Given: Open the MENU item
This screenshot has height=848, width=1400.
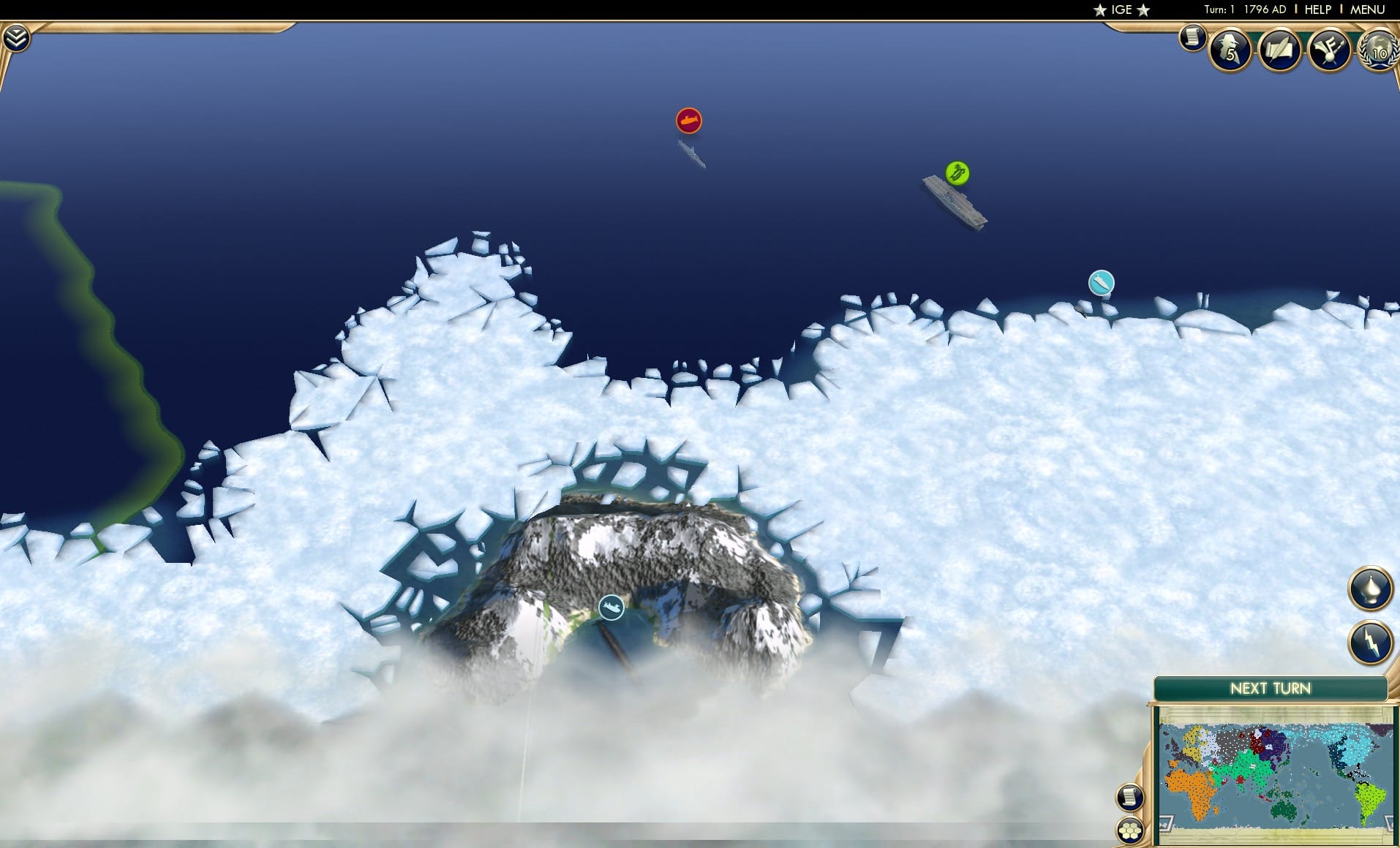Looking at the screenshot, I should coord(1369,10).
